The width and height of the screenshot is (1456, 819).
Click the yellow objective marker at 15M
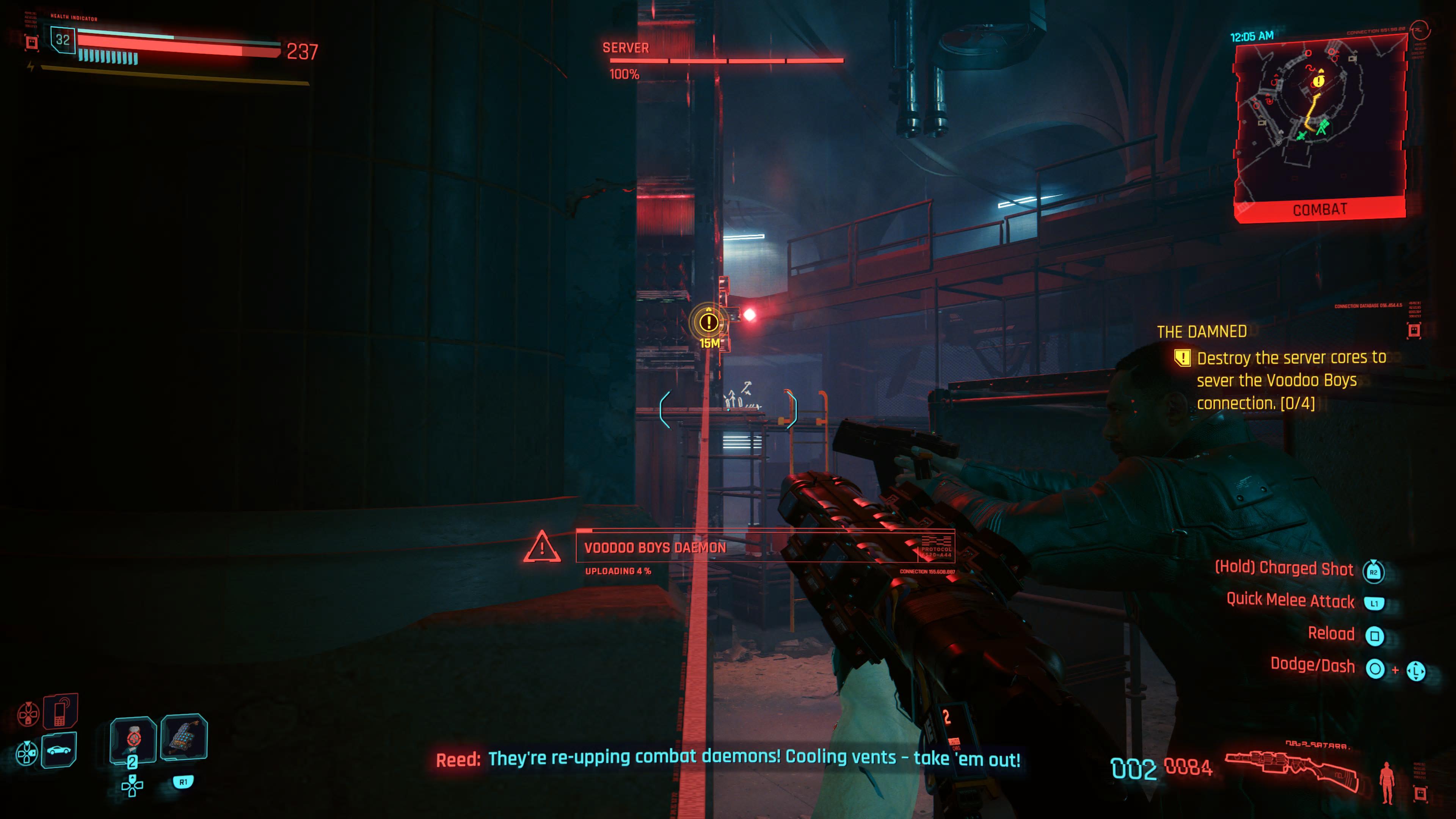(x=709, y=322)
